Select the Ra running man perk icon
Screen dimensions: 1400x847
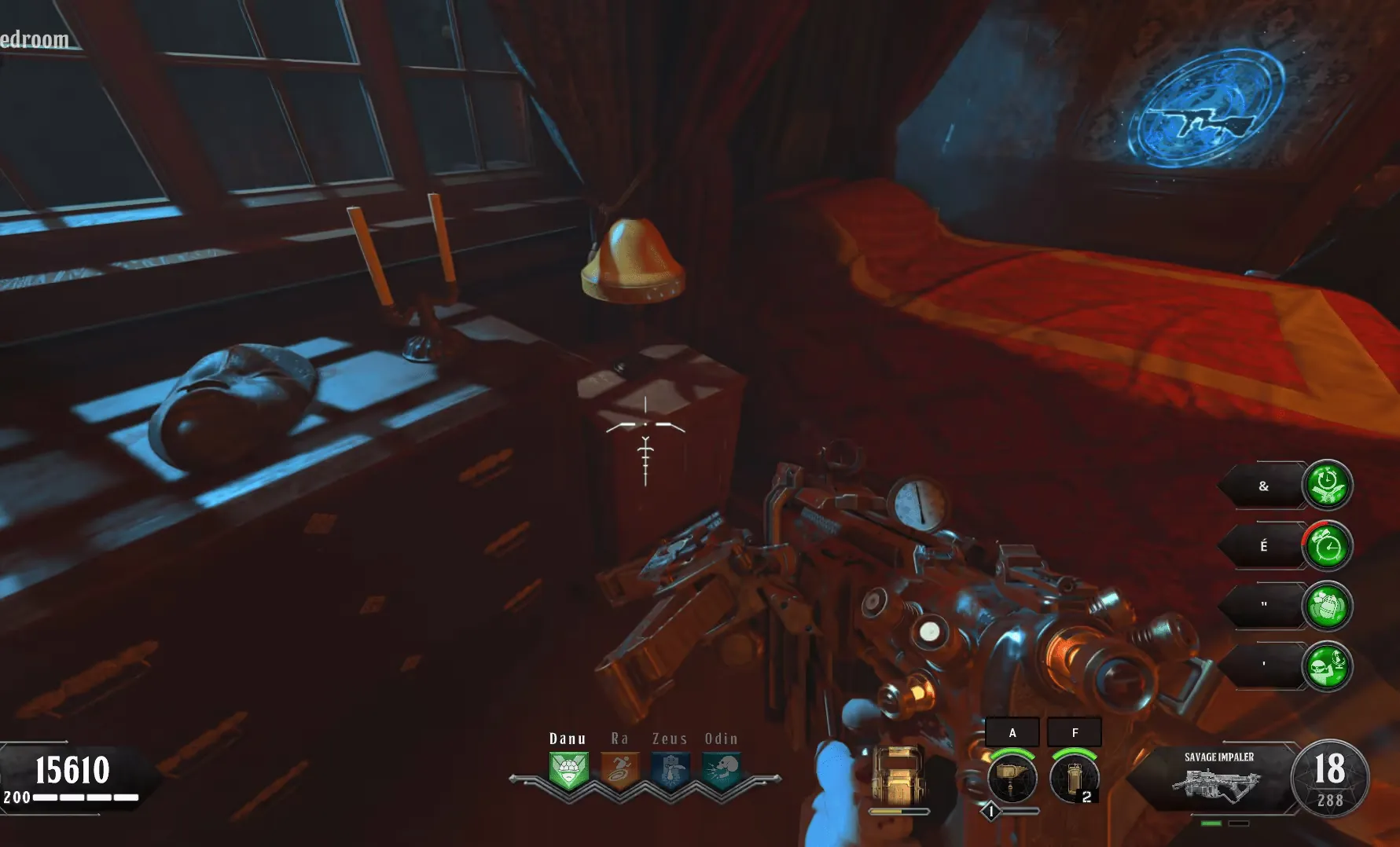[619, 771]
